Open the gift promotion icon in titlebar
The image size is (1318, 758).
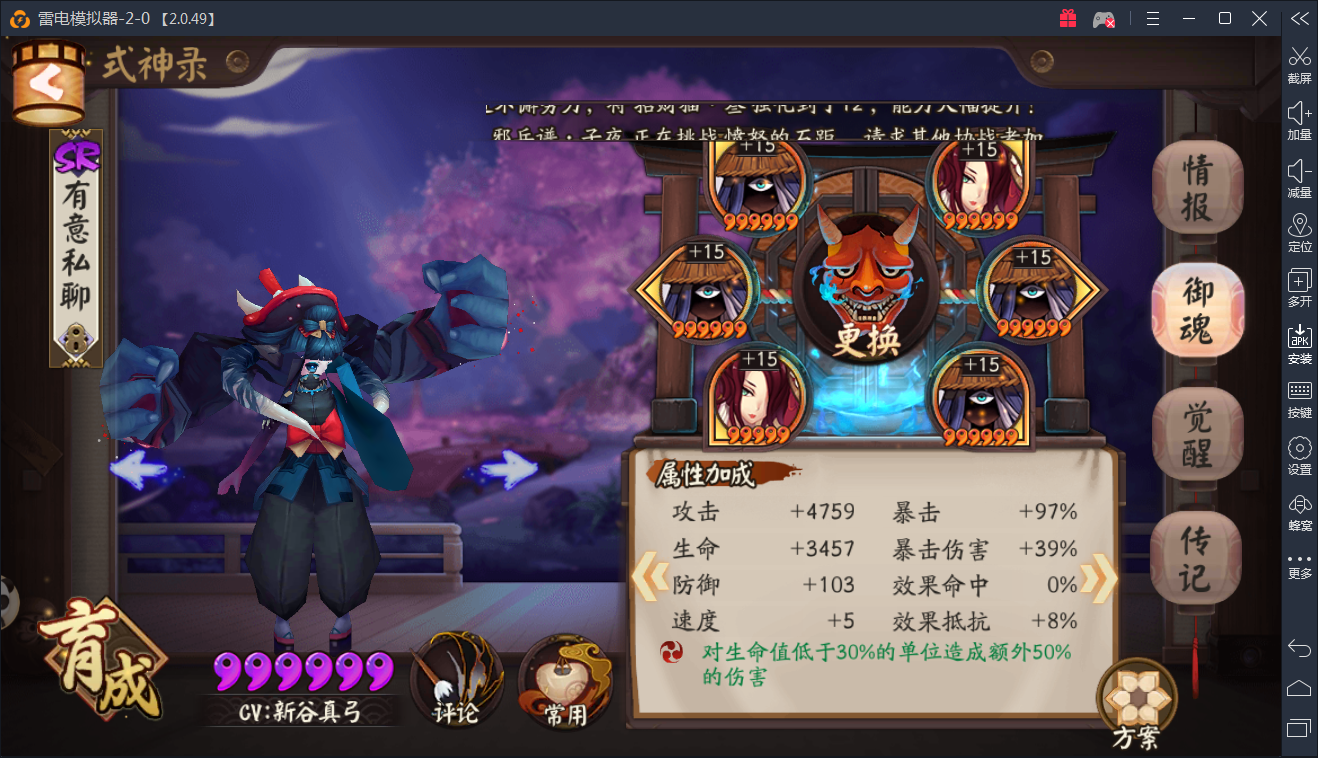tap(1066, 18)
